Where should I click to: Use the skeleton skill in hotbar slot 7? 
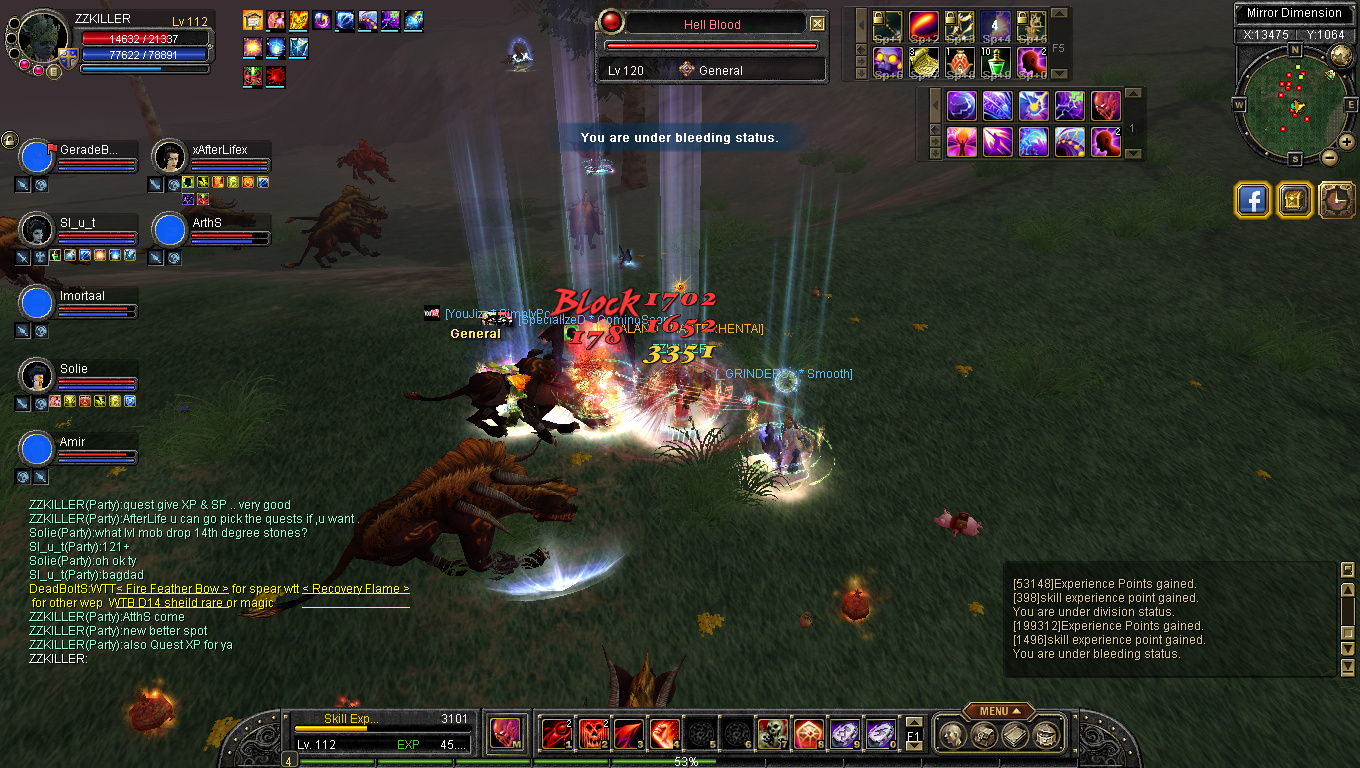(772, 735)
